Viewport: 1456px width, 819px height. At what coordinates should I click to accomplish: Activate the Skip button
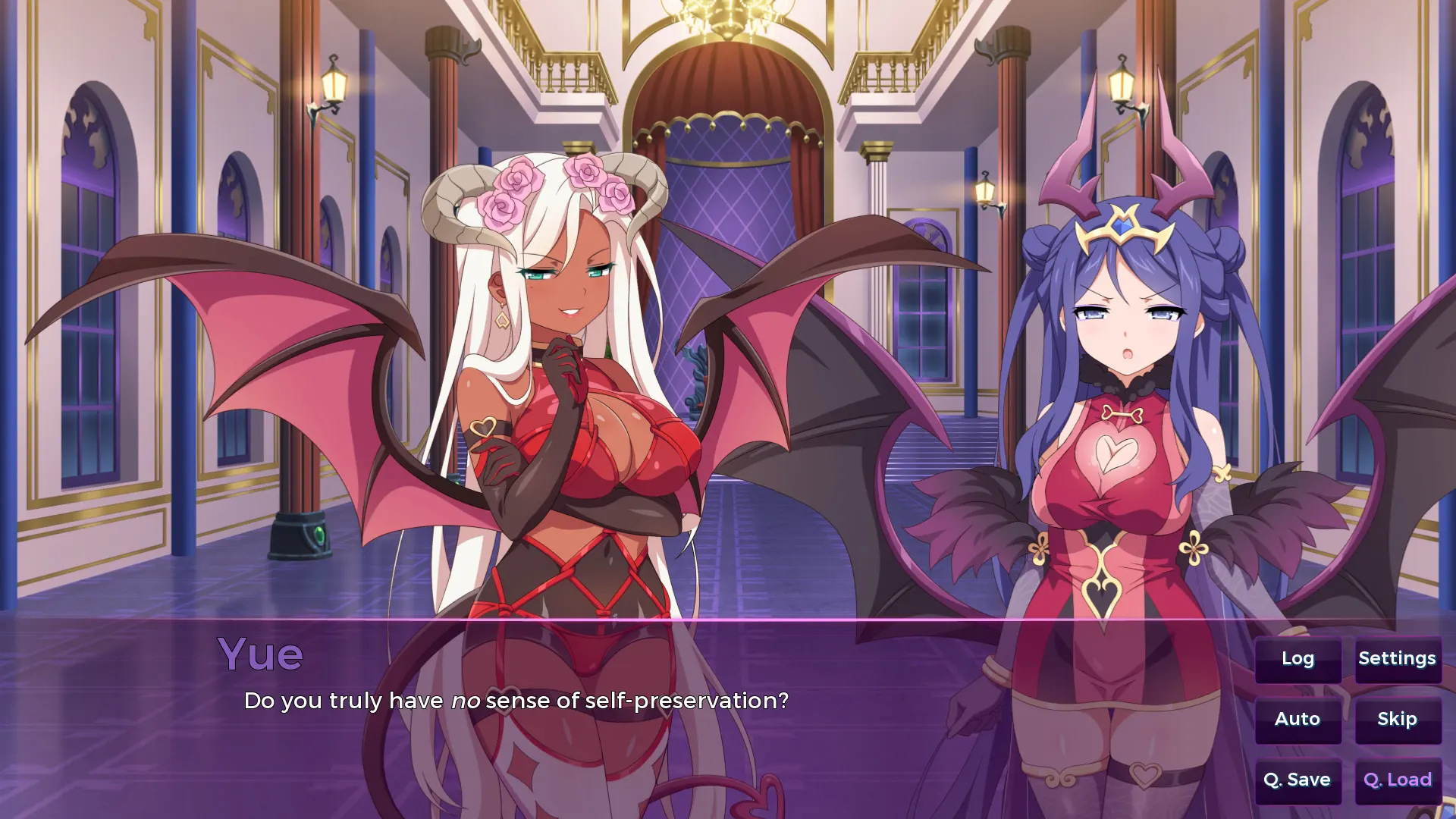click(1397, 720)
